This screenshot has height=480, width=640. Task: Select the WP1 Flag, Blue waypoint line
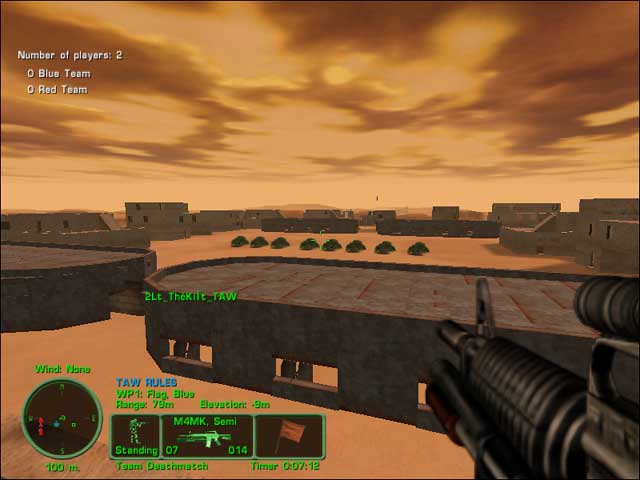pyautogui.click(x=156, y=393)
